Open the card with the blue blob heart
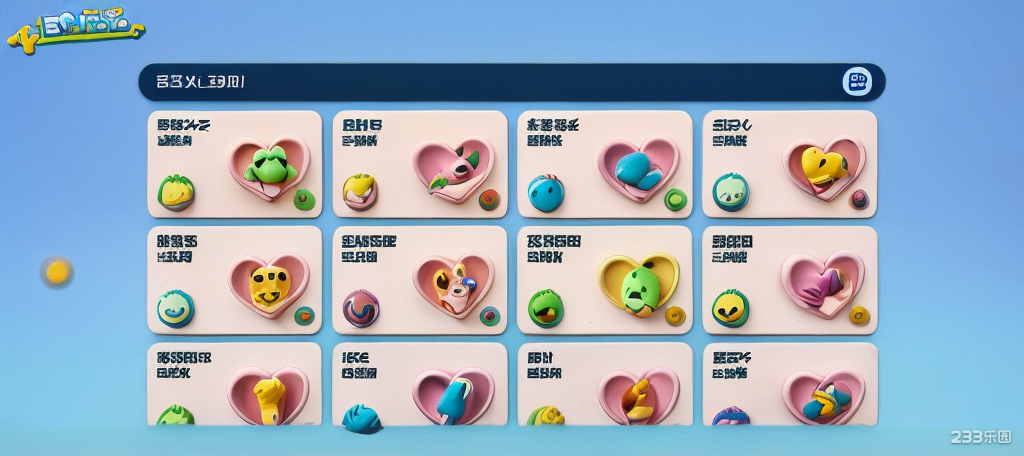Viewport: 1024px width, 456px height. (x=605, y=164)
